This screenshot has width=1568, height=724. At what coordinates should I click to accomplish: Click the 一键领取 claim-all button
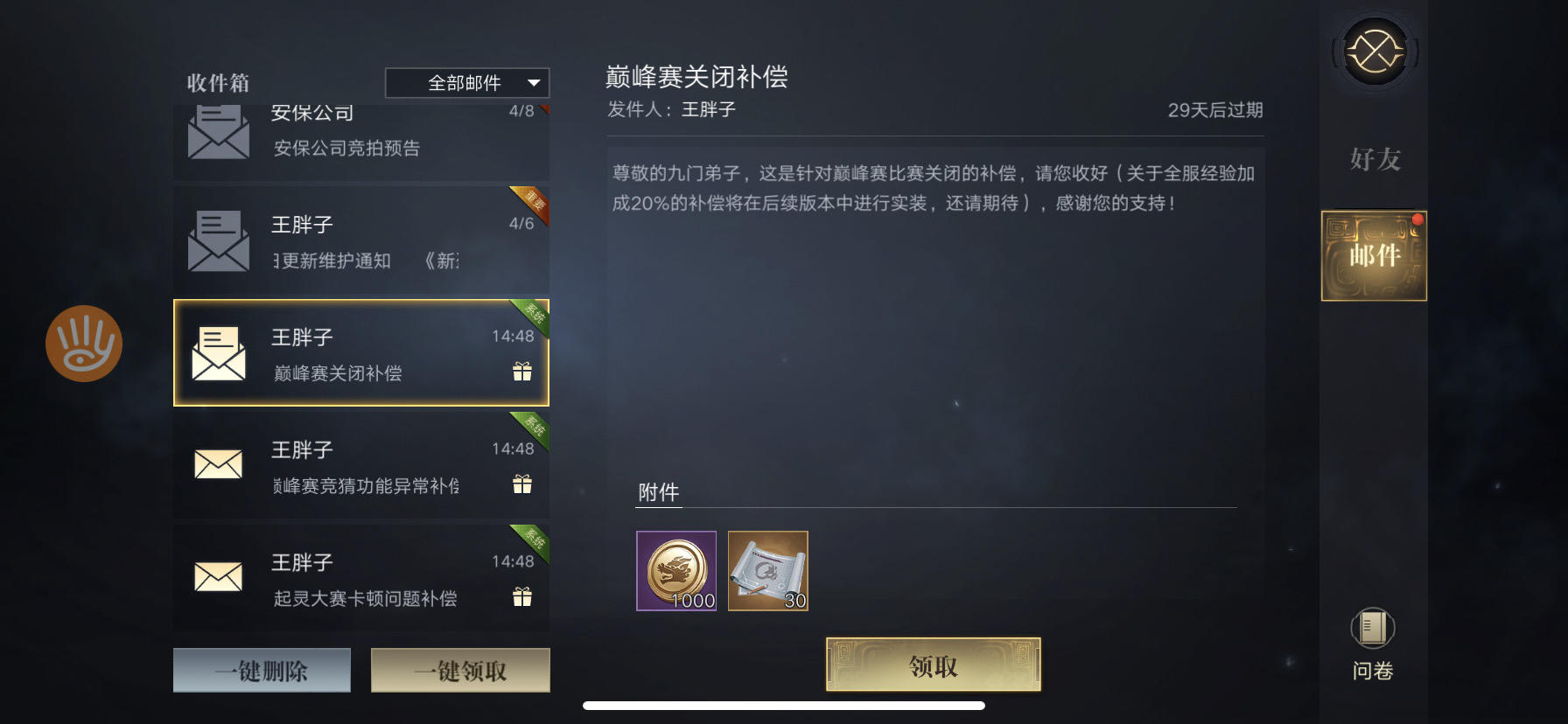pos(460,669)
